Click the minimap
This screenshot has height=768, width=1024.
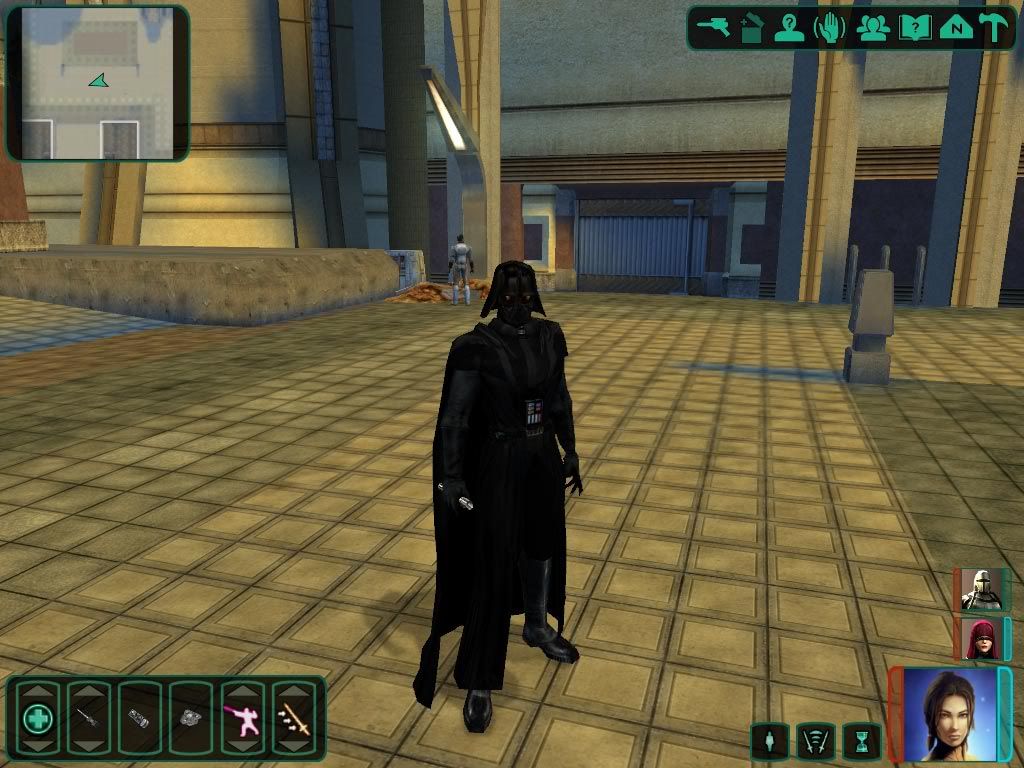click(97, 83)
